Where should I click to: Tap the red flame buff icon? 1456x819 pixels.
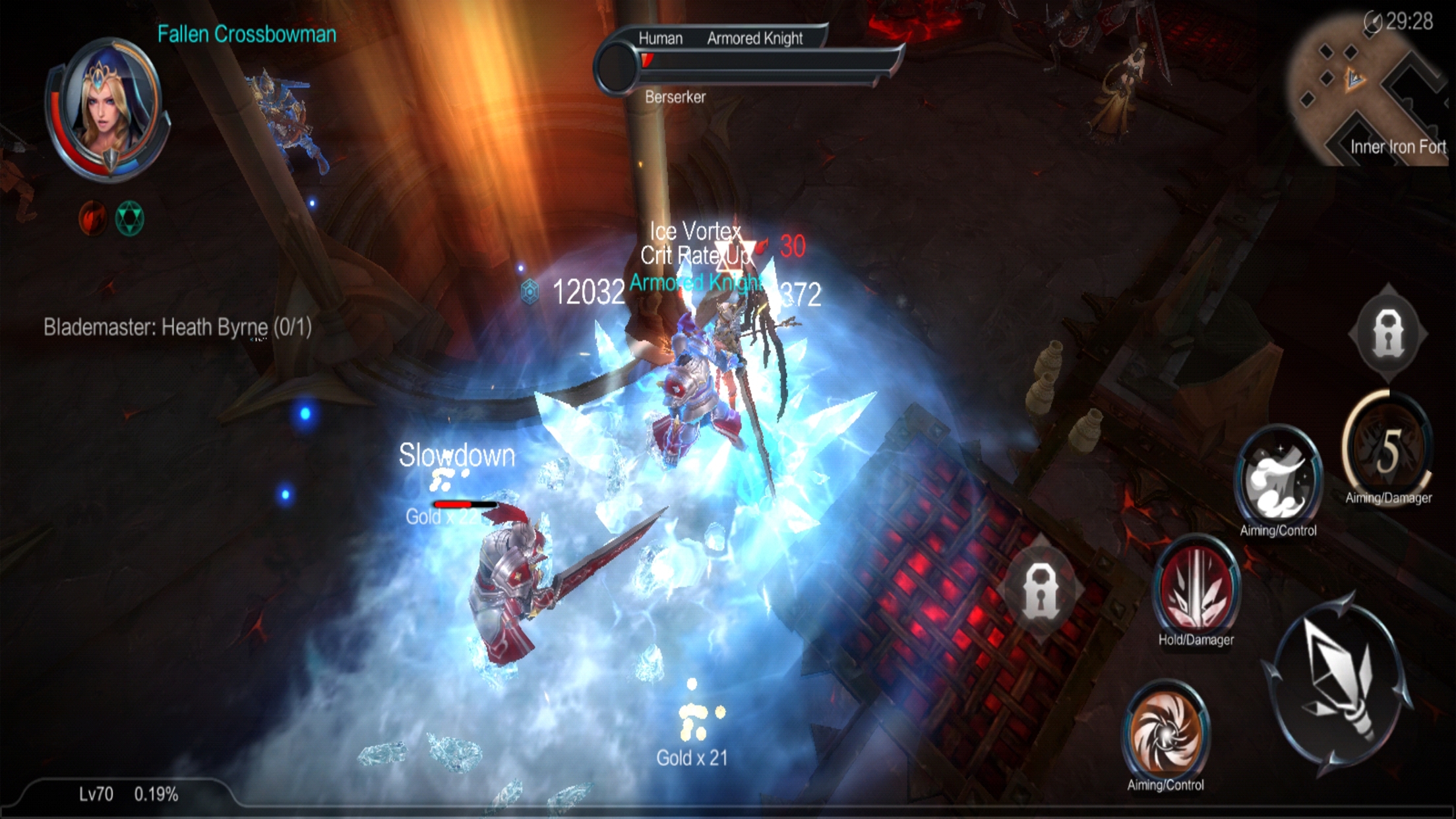click(x=93, y=218)
